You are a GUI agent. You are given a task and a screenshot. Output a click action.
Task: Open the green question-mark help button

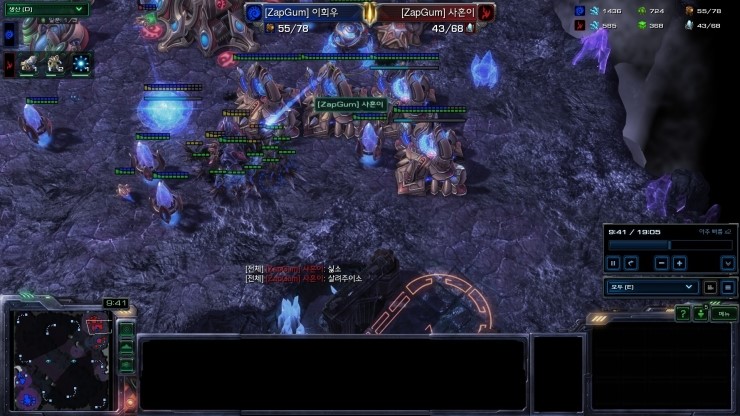(x=682, y=314)
